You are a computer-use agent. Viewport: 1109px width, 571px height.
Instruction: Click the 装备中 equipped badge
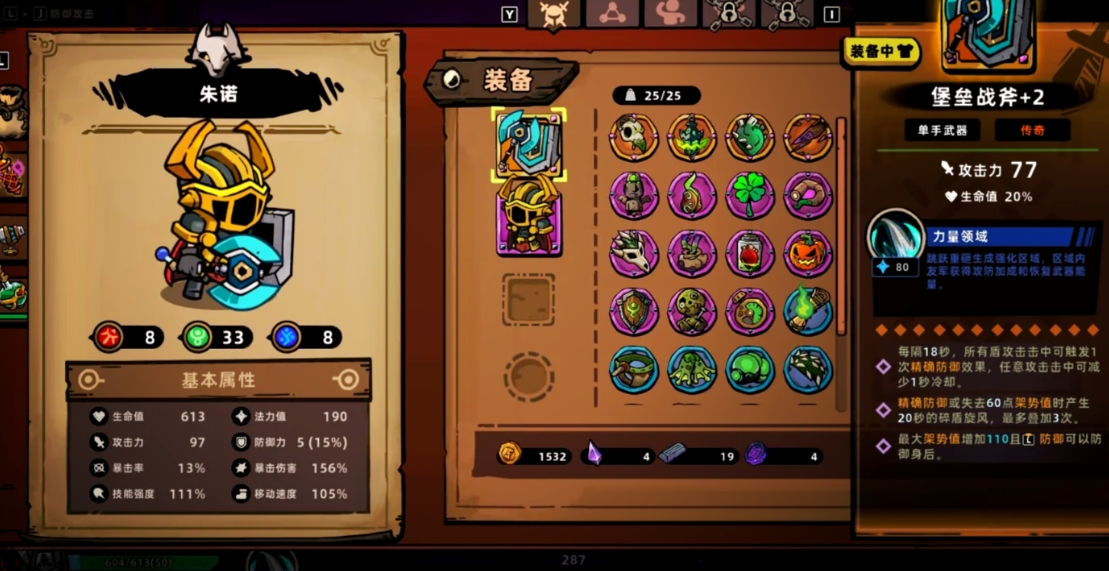coord(881,51)
